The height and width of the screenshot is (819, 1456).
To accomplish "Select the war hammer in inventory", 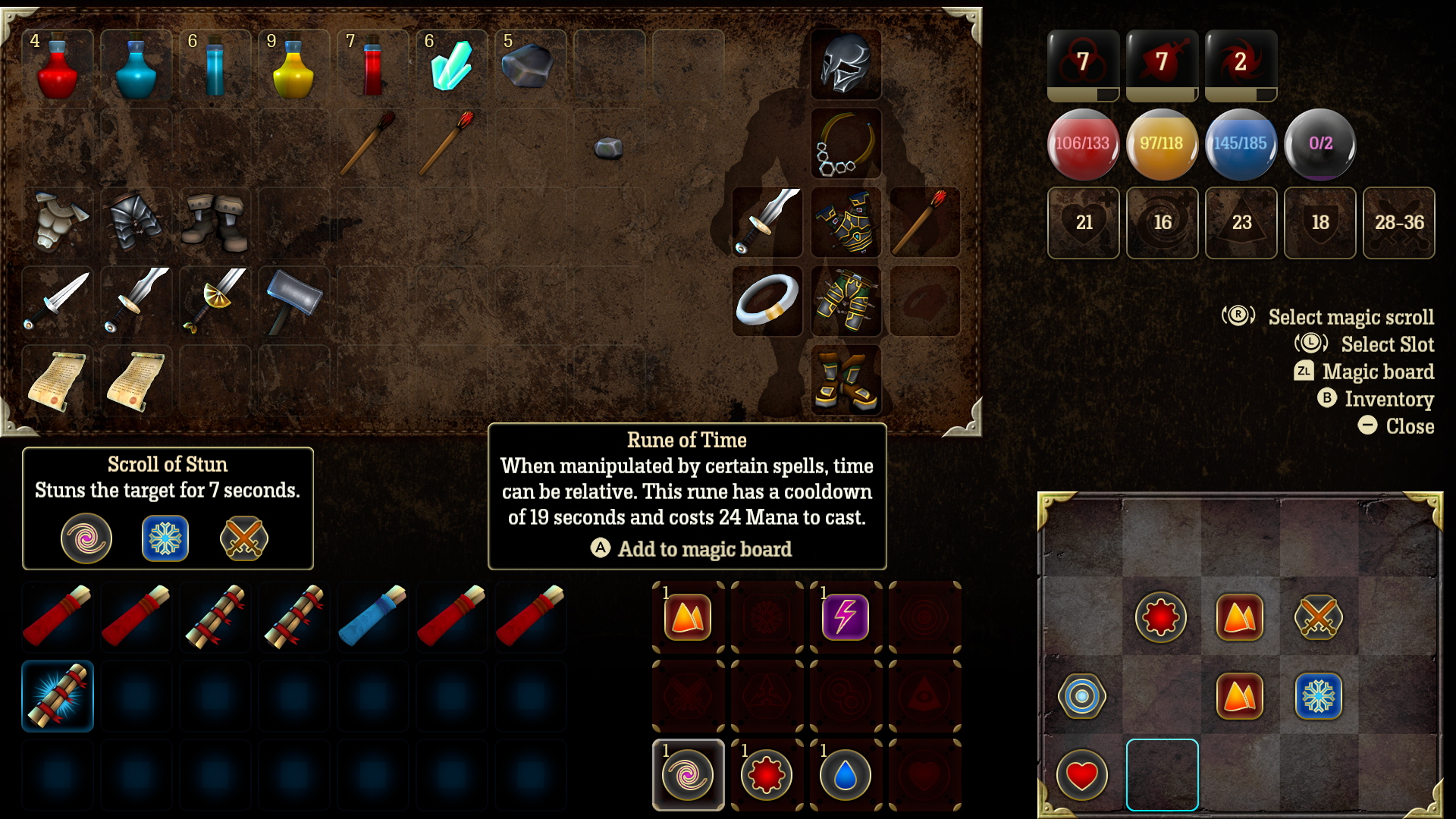I will 294,300.
